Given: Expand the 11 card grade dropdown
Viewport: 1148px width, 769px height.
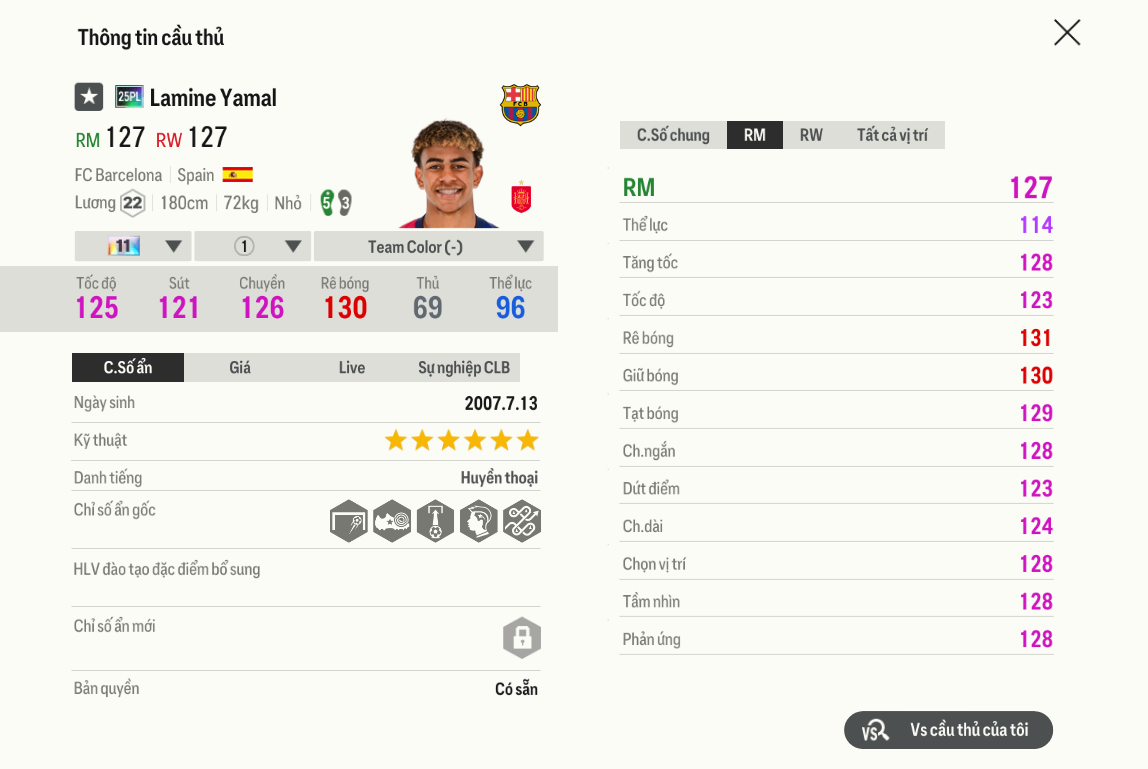Looking at the screenshot, I should 133,247.
